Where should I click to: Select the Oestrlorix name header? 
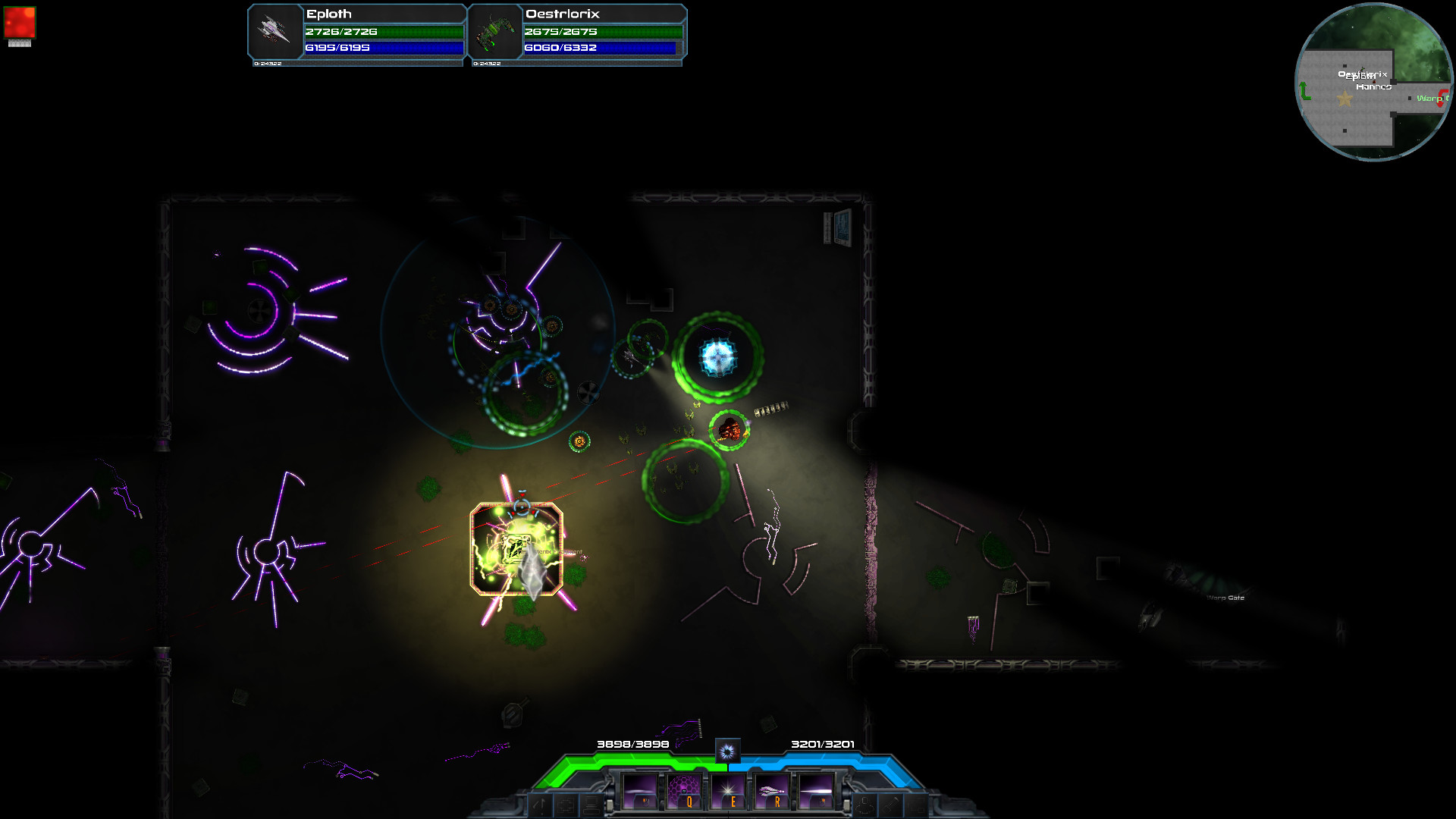pos(563,14)
